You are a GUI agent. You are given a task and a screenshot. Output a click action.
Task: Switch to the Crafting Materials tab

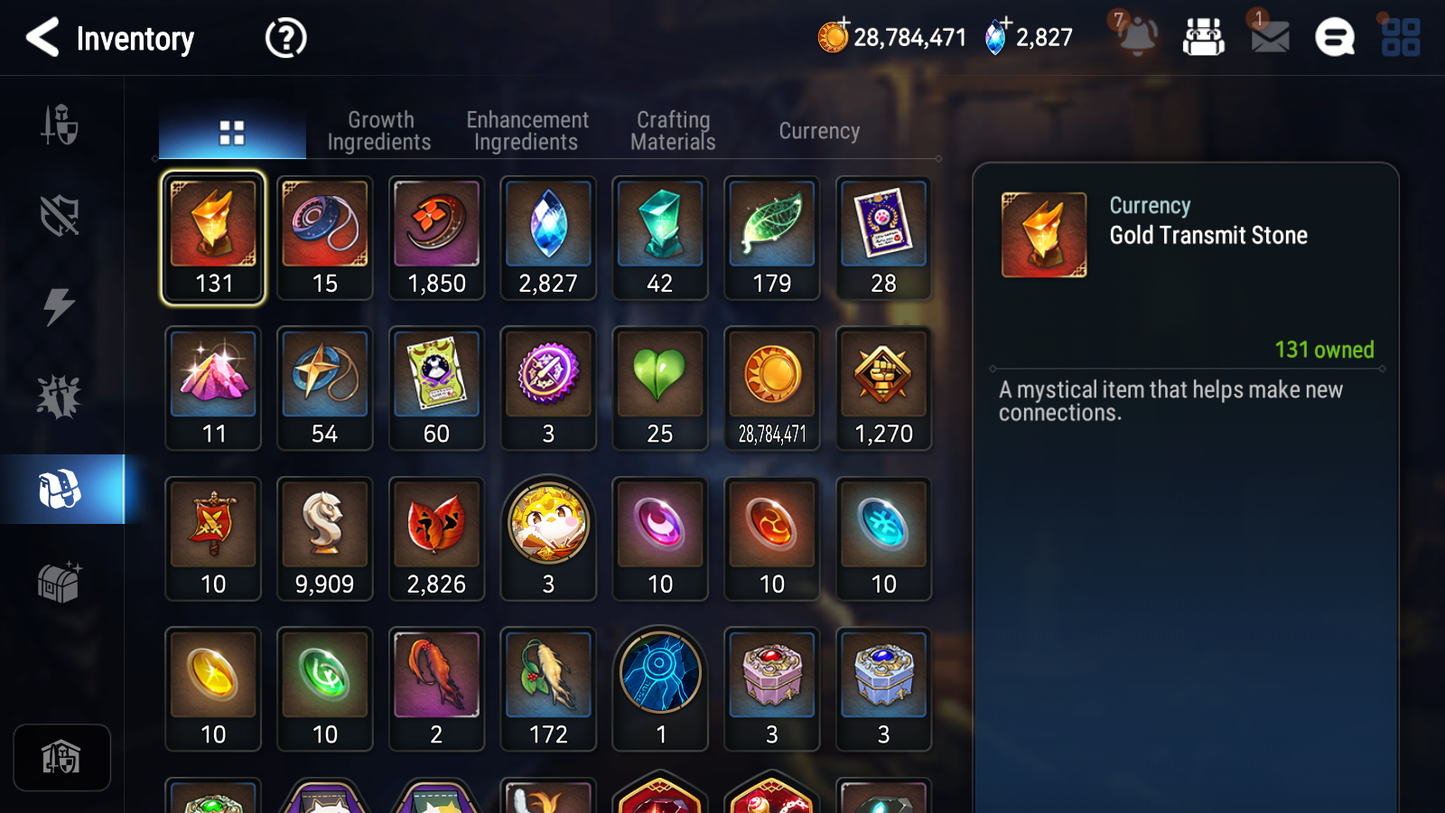coord(672,130)
